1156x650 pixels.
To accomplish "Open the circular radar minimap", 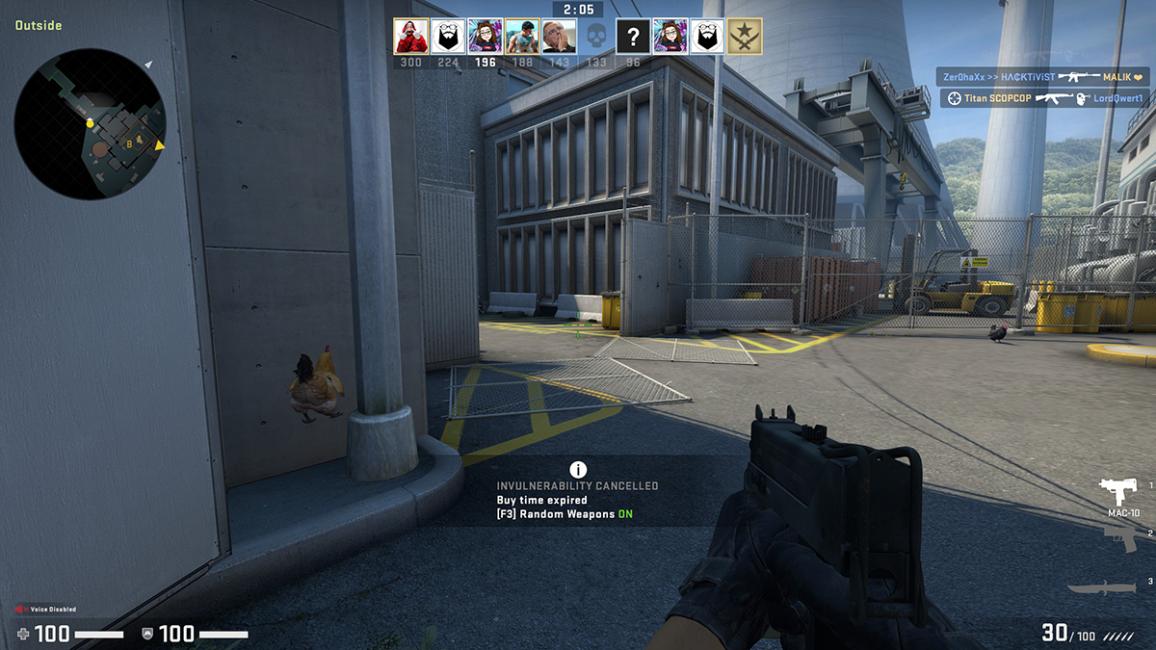I will click(90, 122).
